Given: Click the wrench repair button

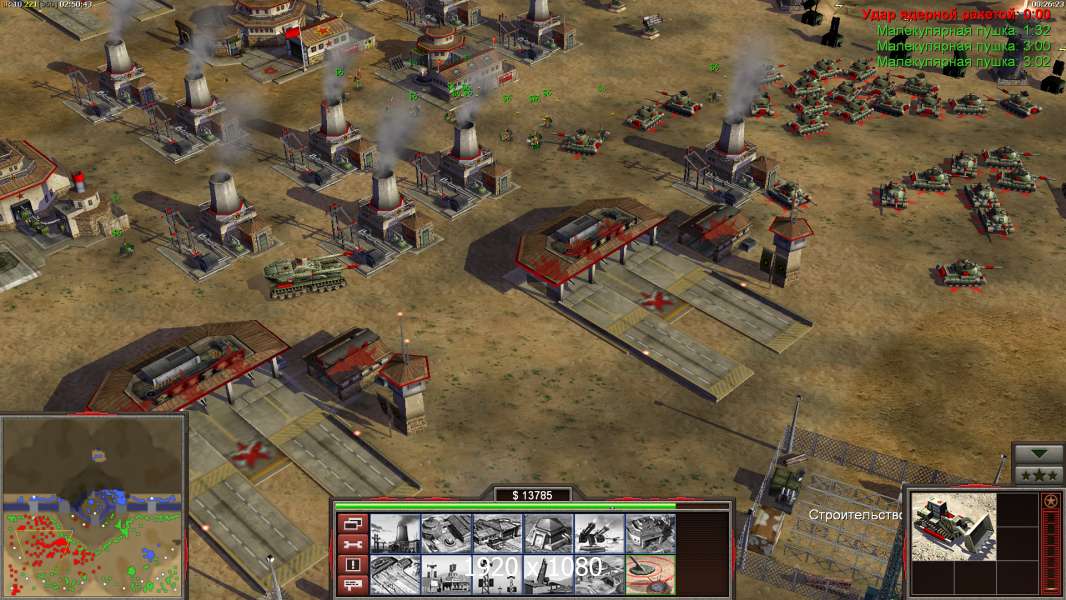Looking at the screenshot, I should click(352, 544).
